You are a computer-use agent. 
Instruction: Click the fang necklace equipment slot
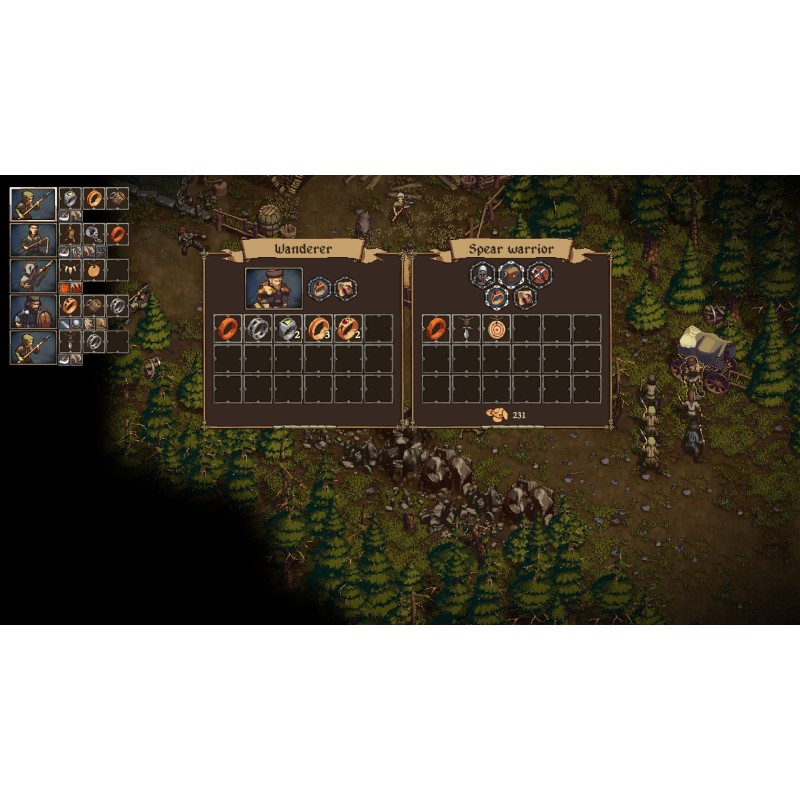point(70,270)
